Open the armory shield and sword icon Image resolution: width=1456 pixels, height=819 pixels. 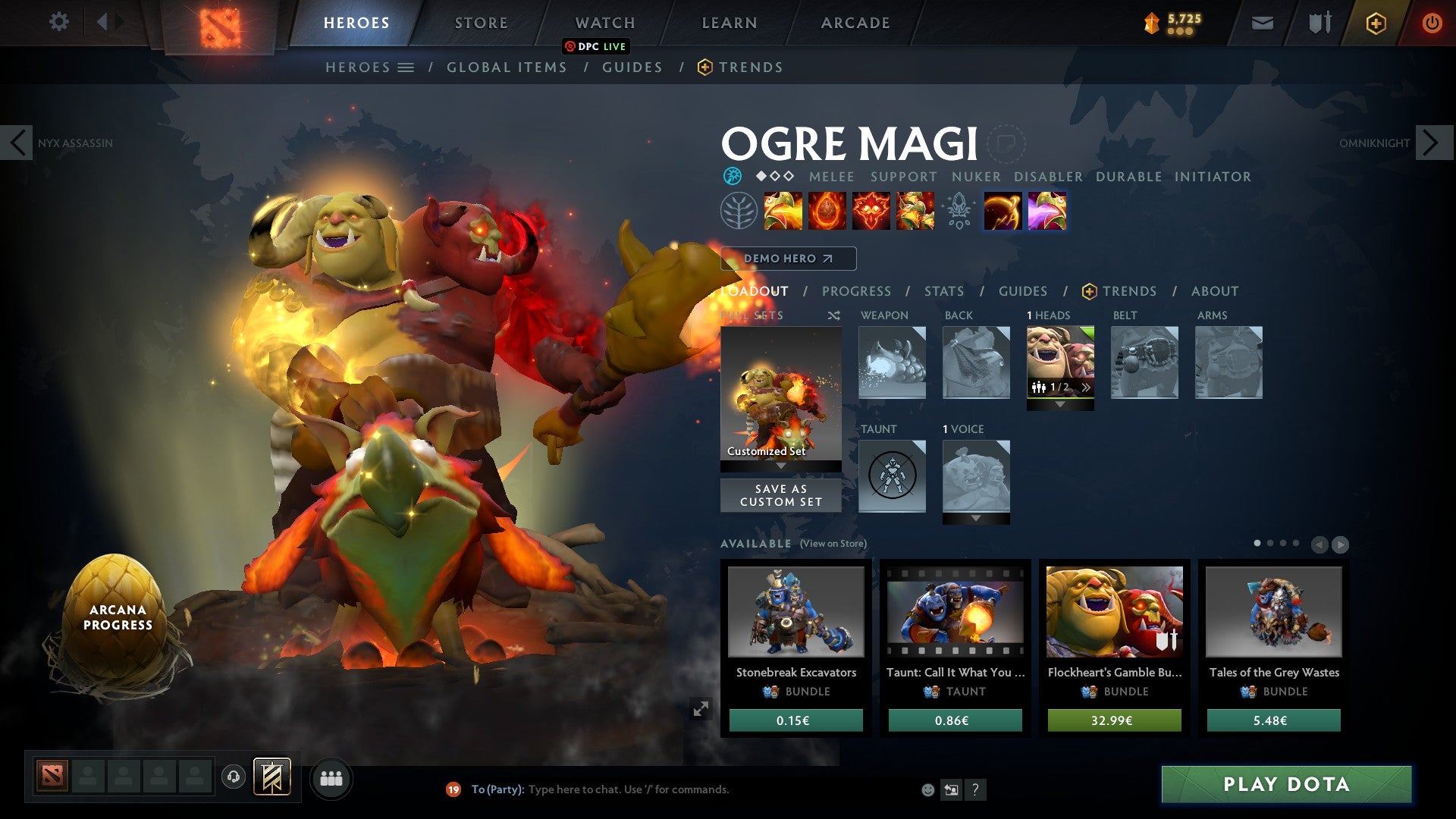point(1319,23)
